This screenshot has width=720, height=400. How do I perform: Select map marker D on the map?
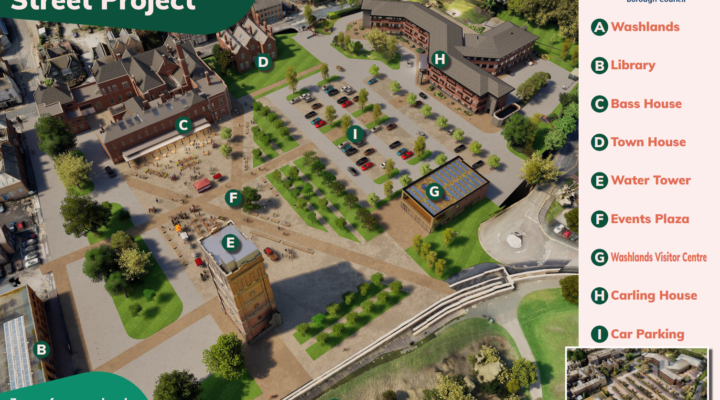(263, 61)
